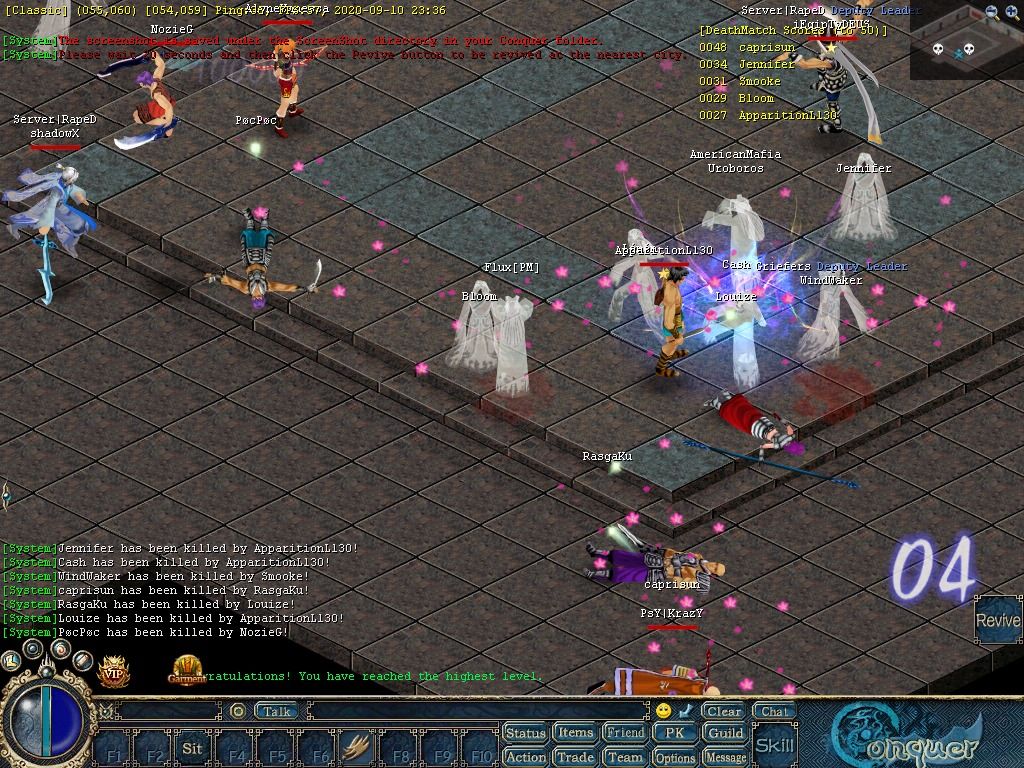The height and width of the screenshot is (768, 1024).
Task: Clear the chat log
Action: pos(723,711)
